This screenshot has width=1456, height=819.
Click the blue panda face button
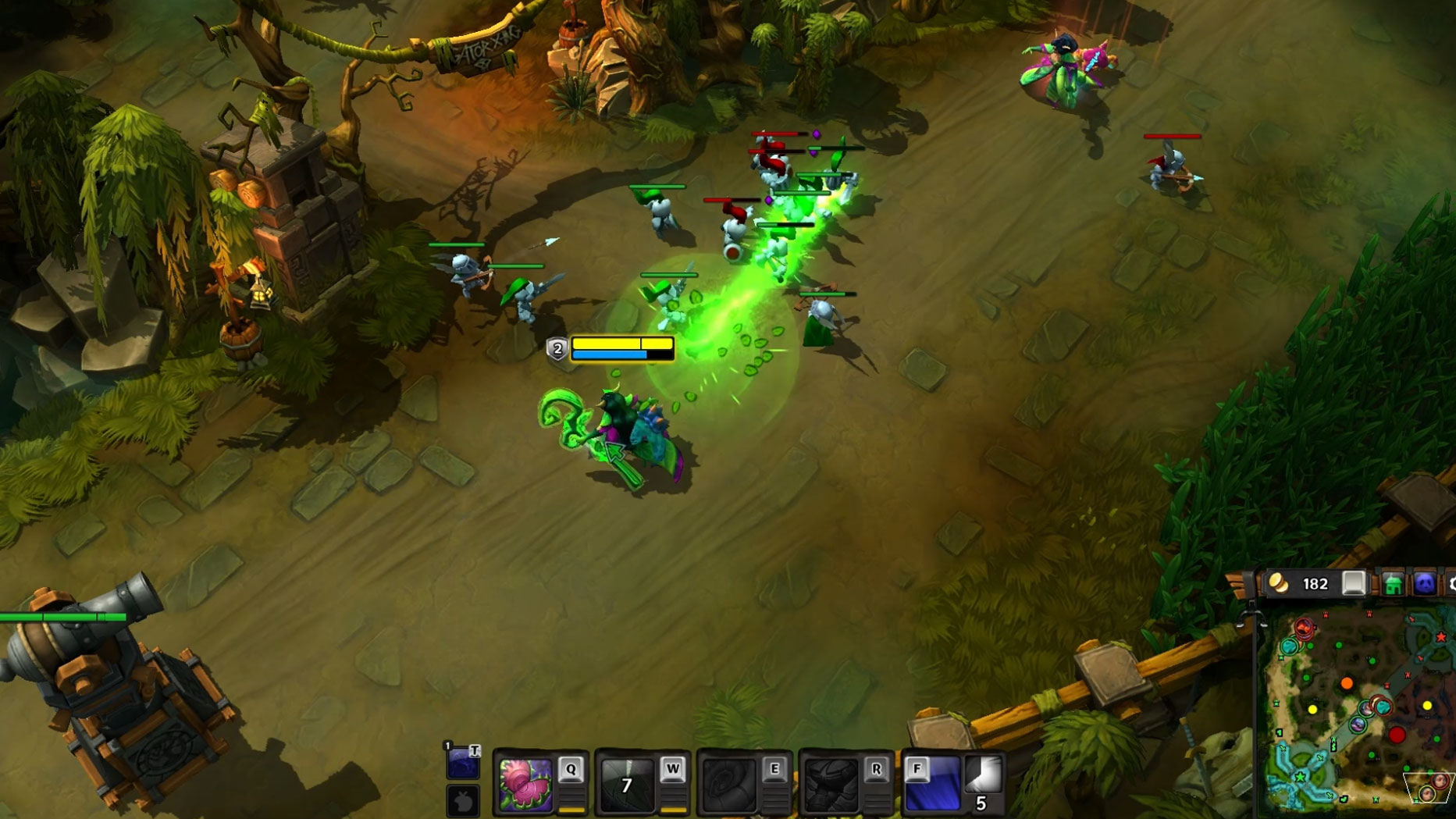[x=1425, y=584]
